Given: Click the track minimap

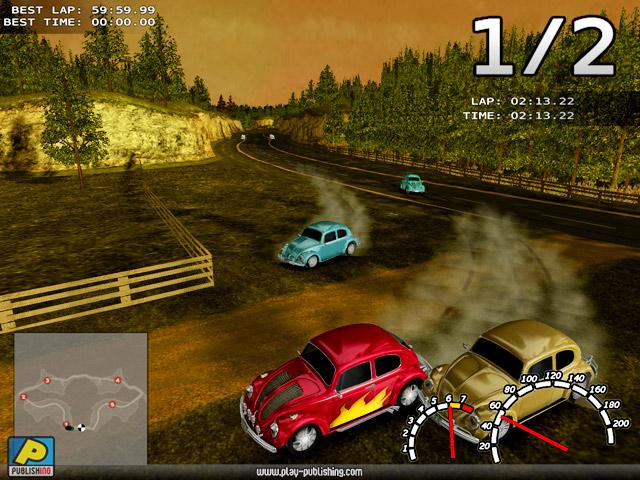Looking at the screenshot, I should 80,397.
